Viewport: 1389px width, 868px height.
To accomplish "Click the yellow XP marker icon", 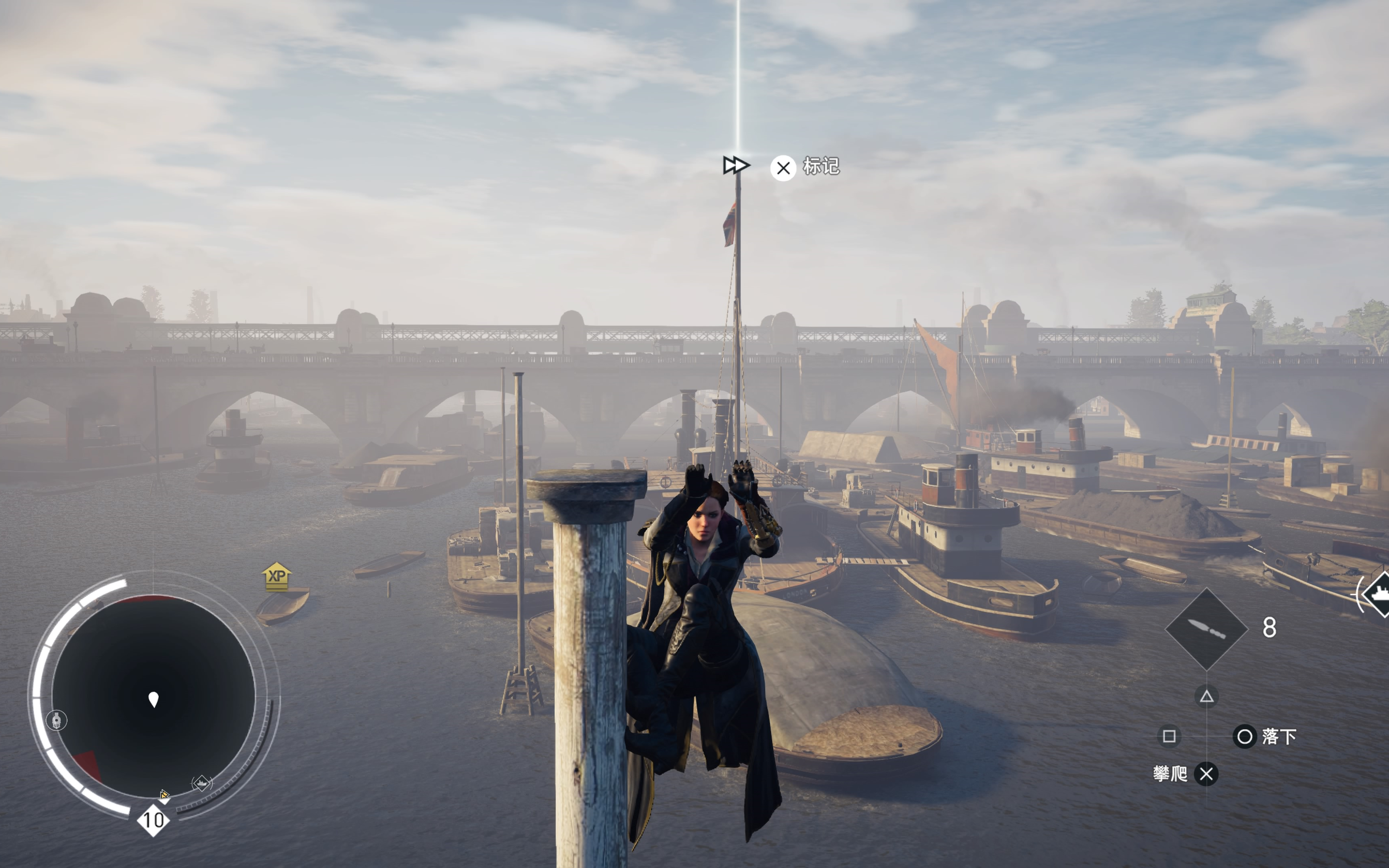I will tap(277, 576).
